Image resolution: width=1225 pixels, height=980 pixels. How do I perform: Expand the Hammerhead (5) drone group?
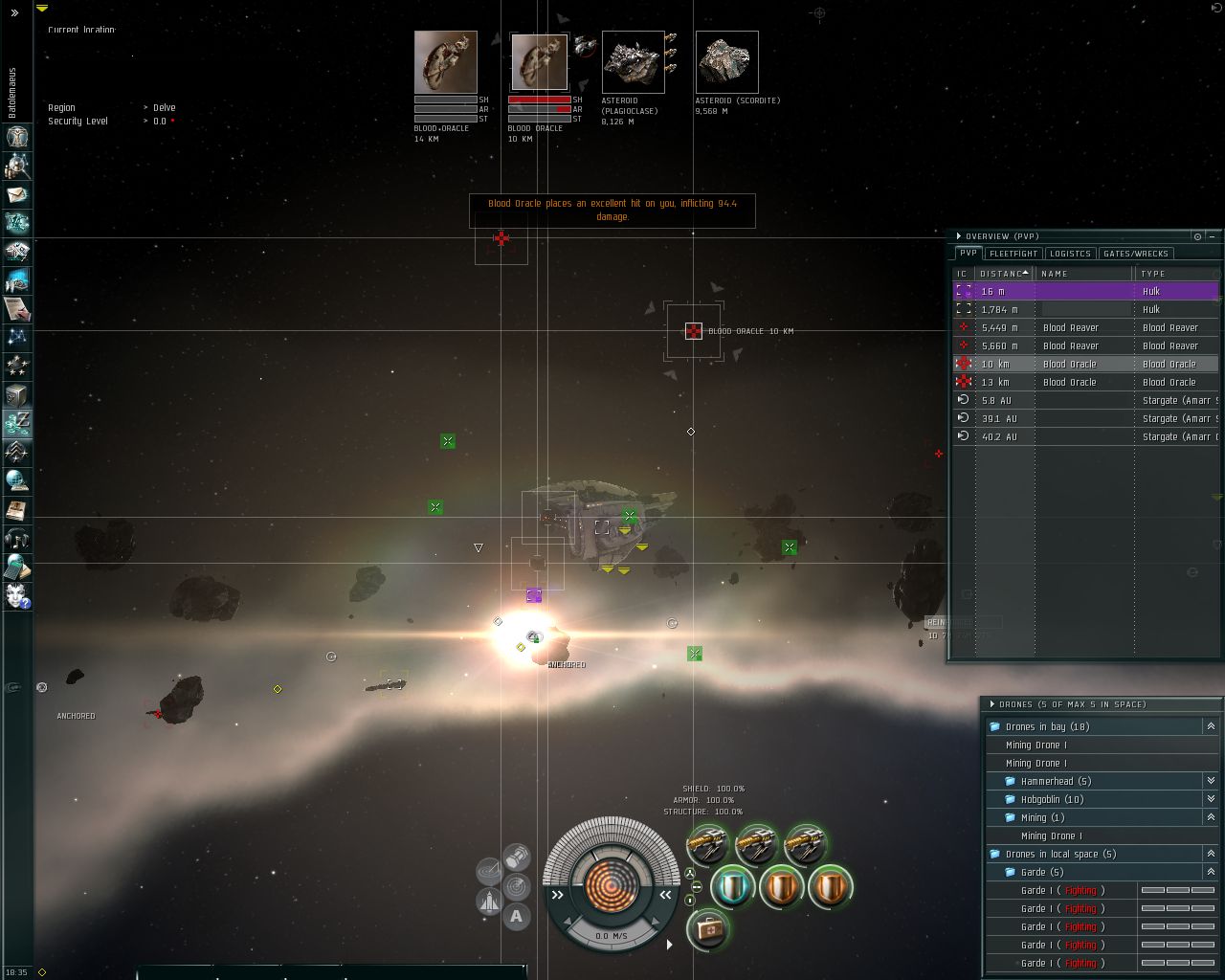click(1211, 781)
